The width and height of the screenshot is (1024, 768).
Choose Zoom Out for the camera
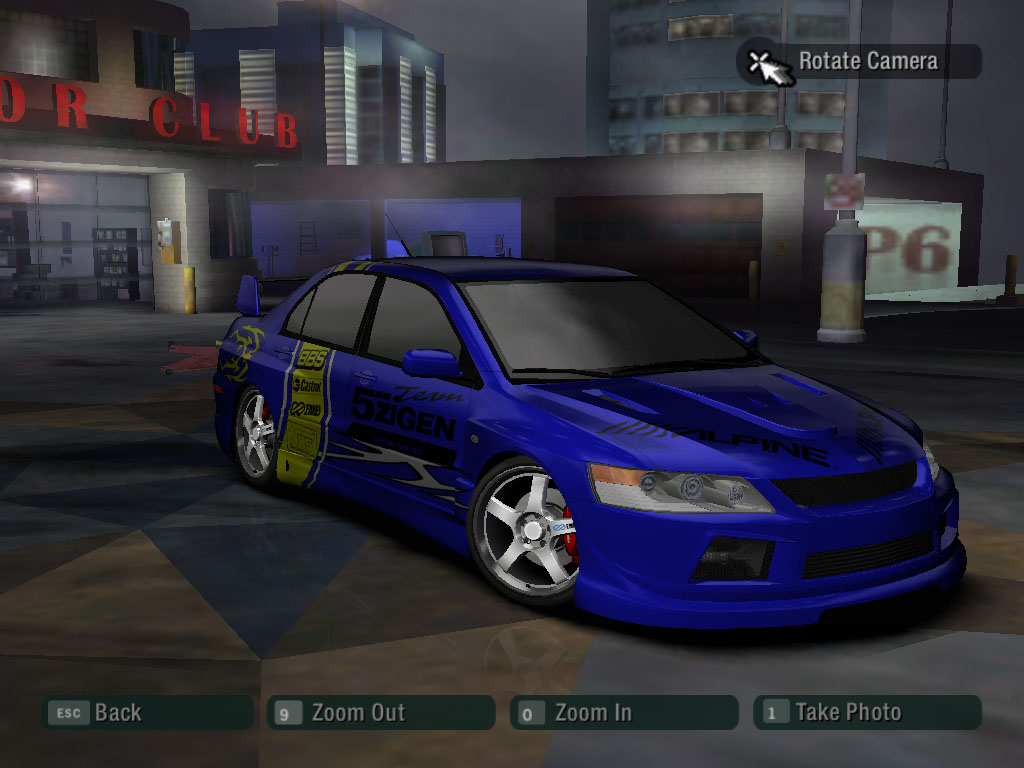point(380,713)
